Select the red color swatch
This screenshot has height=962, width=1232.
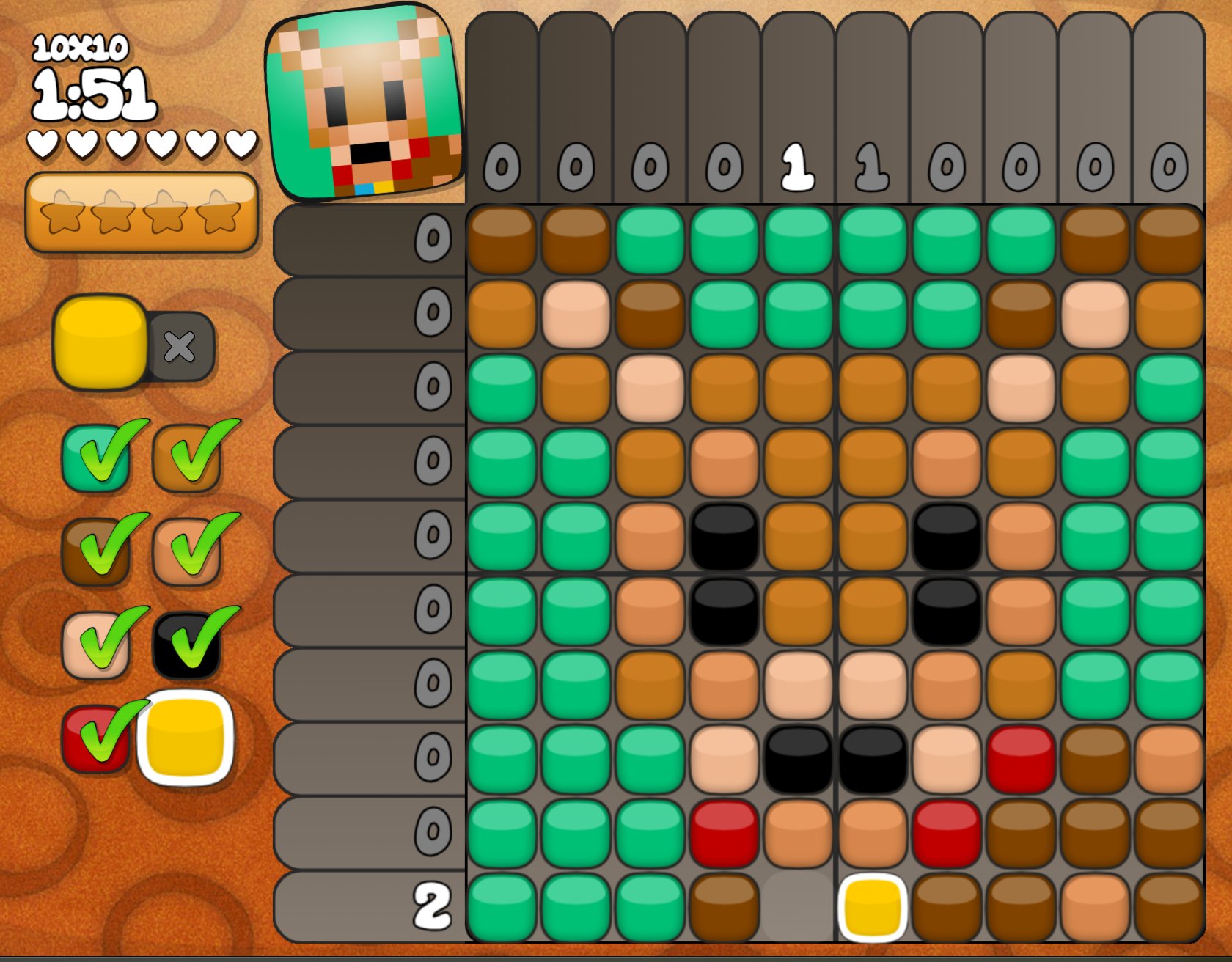click(x=95, y=738)
